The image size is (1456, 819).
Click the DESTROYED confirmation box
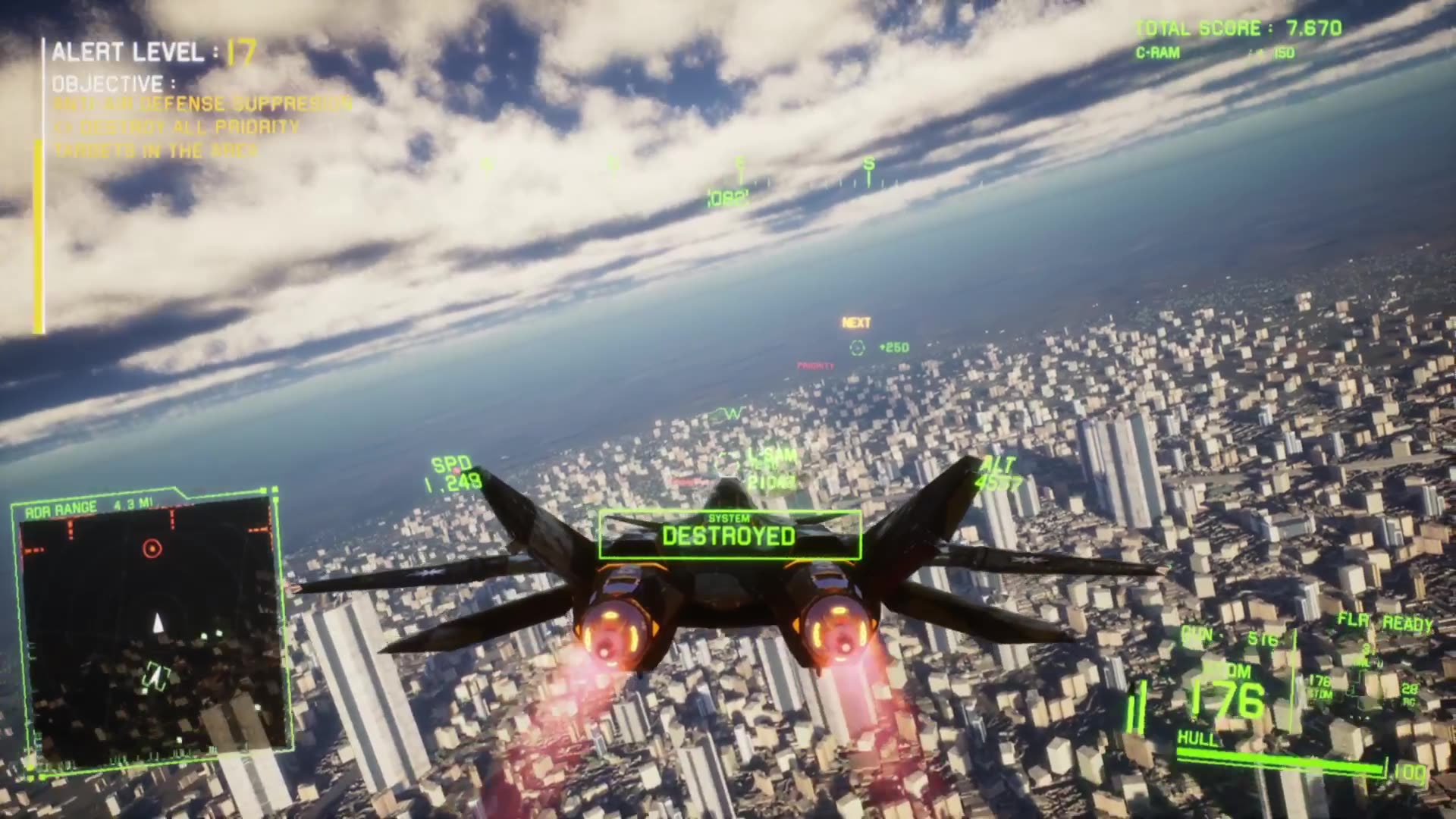[728, 538]
